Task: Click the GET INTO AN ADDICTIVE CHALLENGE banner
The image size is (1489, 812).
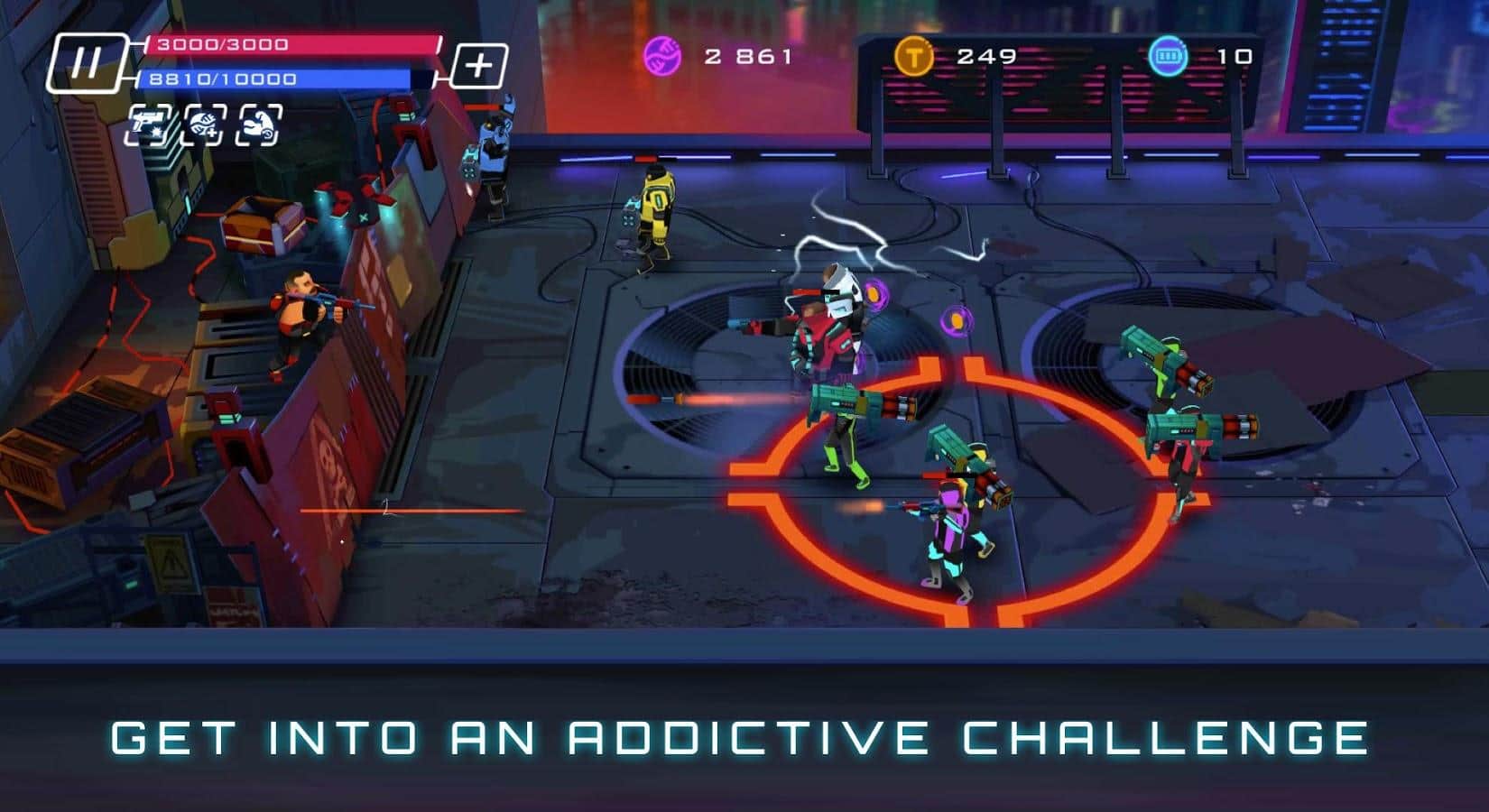Action: [744, 742]
